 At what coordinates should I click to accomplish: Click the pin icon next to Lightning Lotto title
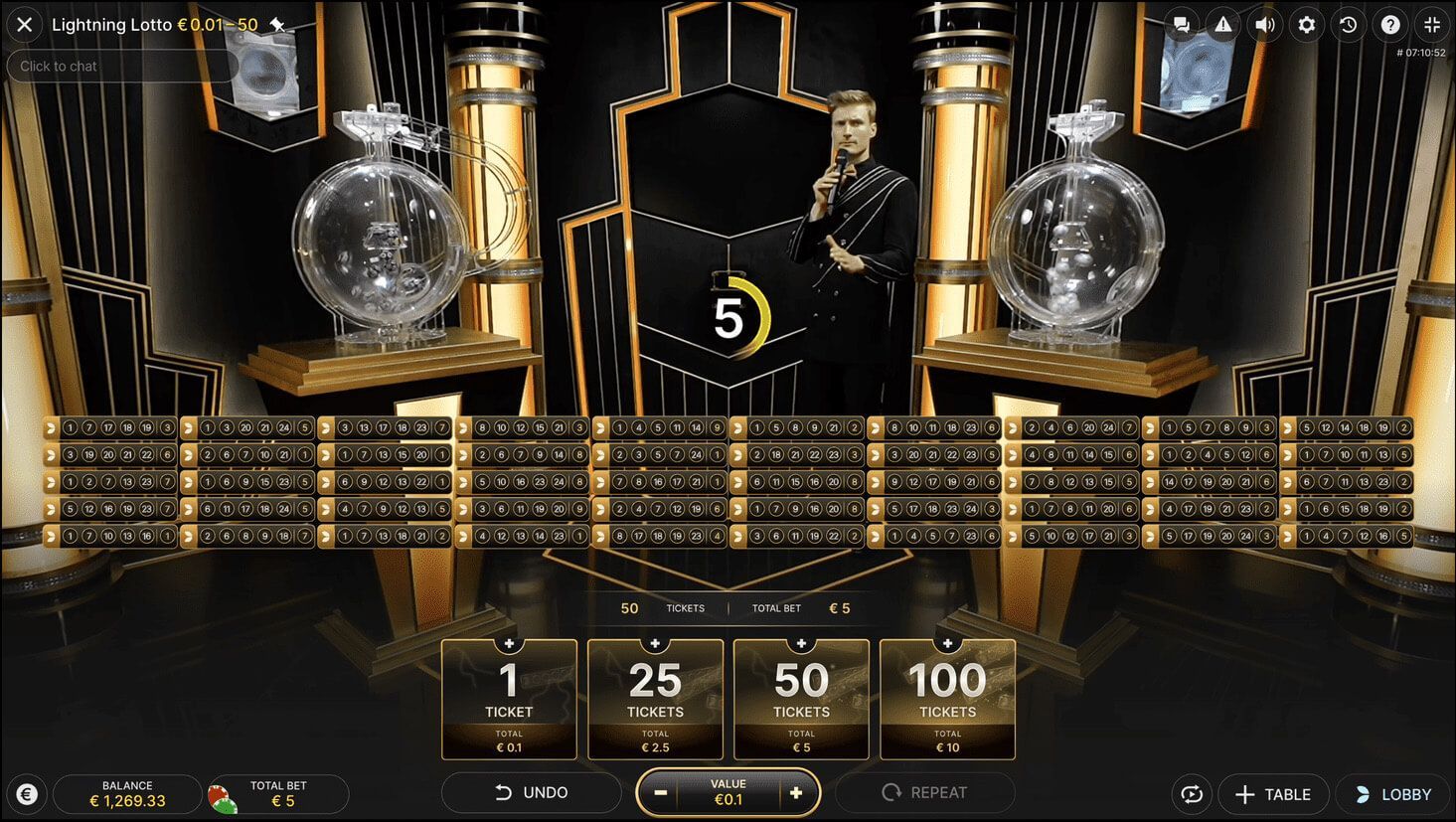(278, 24)
